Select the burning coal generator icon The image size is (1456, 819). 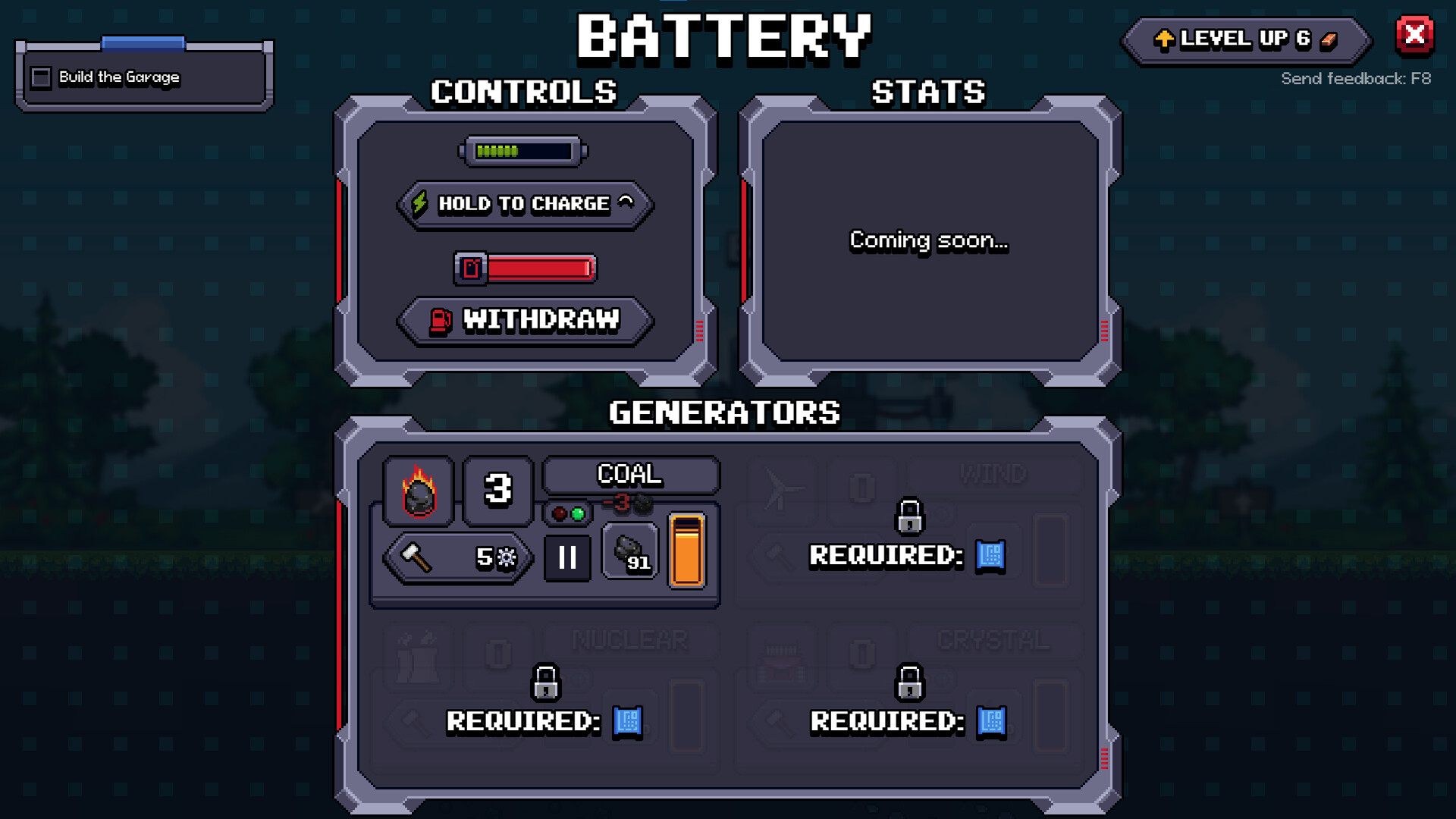coord(418,491)
